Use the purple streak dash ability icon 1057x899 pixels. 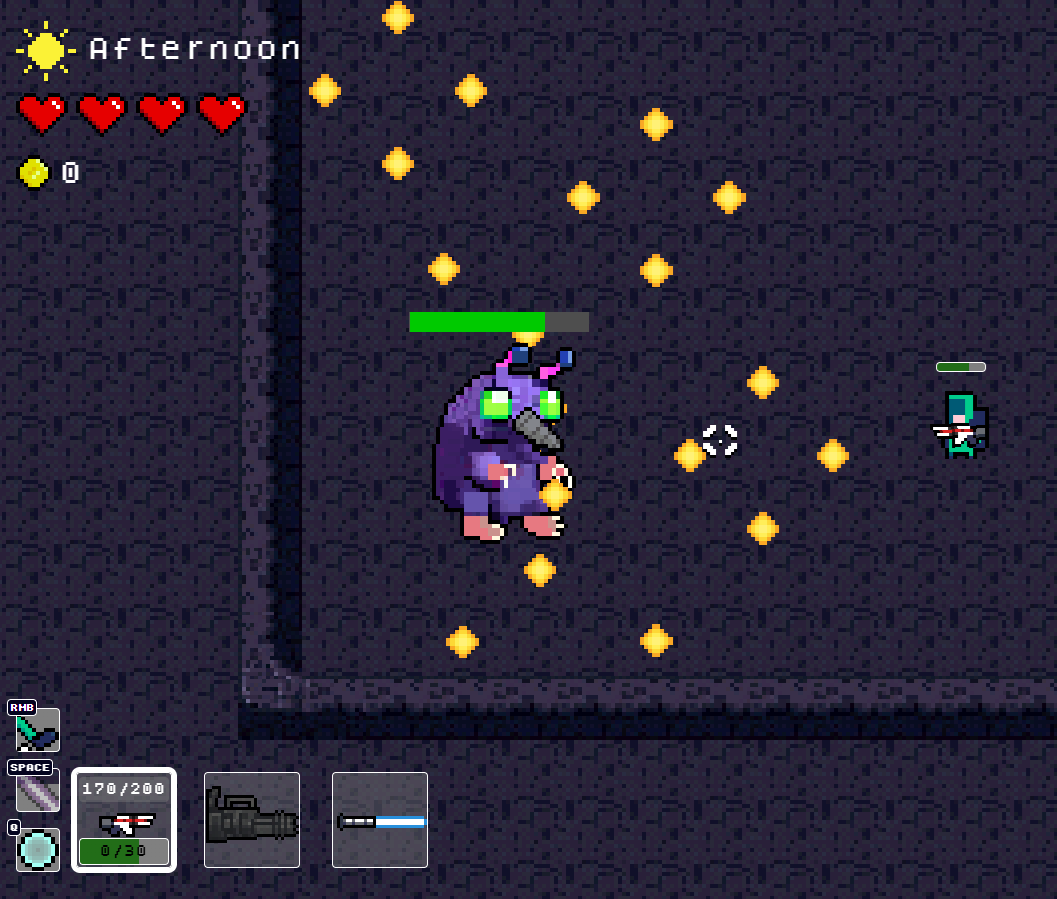[x=38, y=790]
